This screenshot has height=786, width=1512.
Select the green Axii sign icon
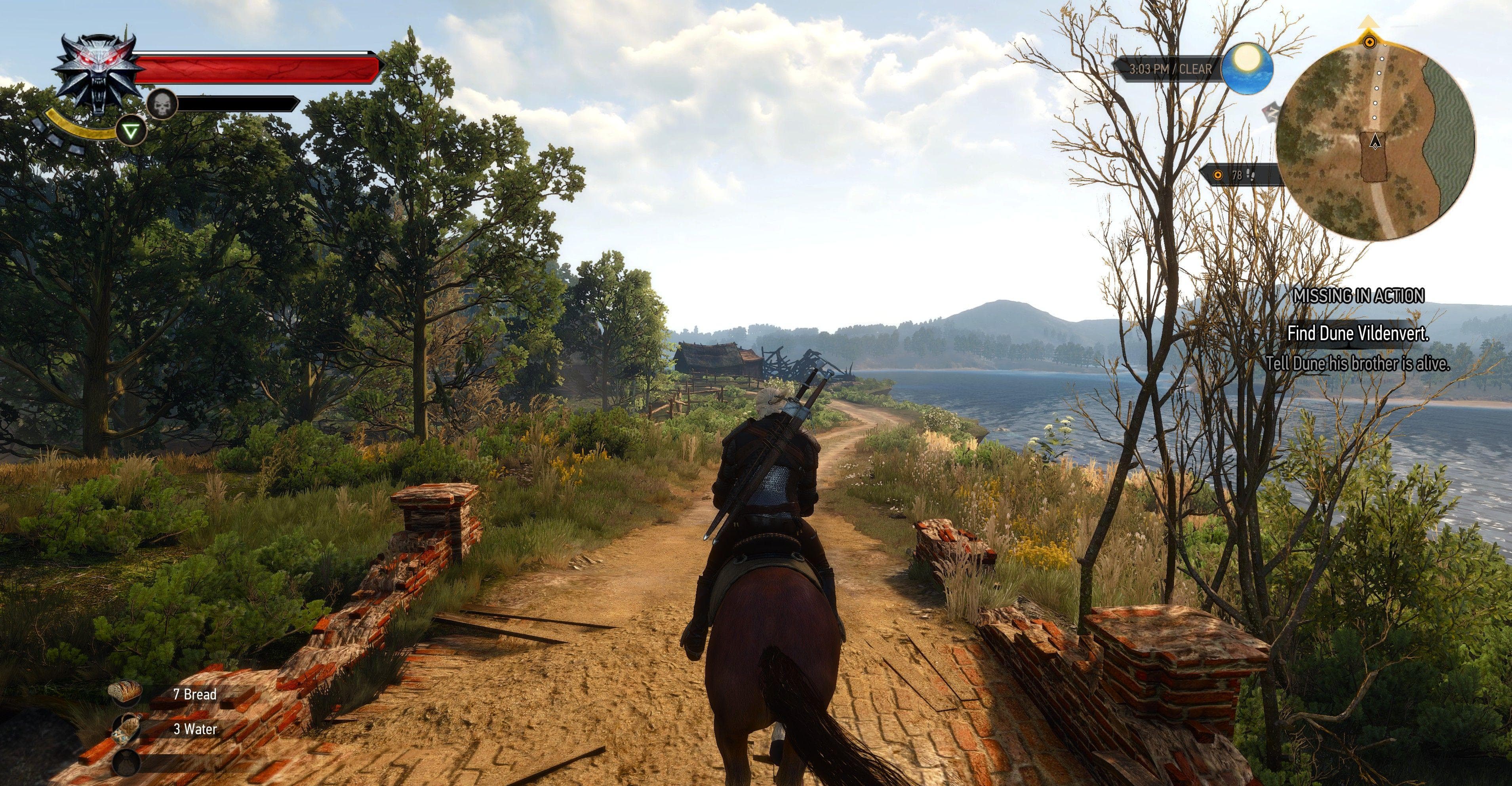[131, 131]
